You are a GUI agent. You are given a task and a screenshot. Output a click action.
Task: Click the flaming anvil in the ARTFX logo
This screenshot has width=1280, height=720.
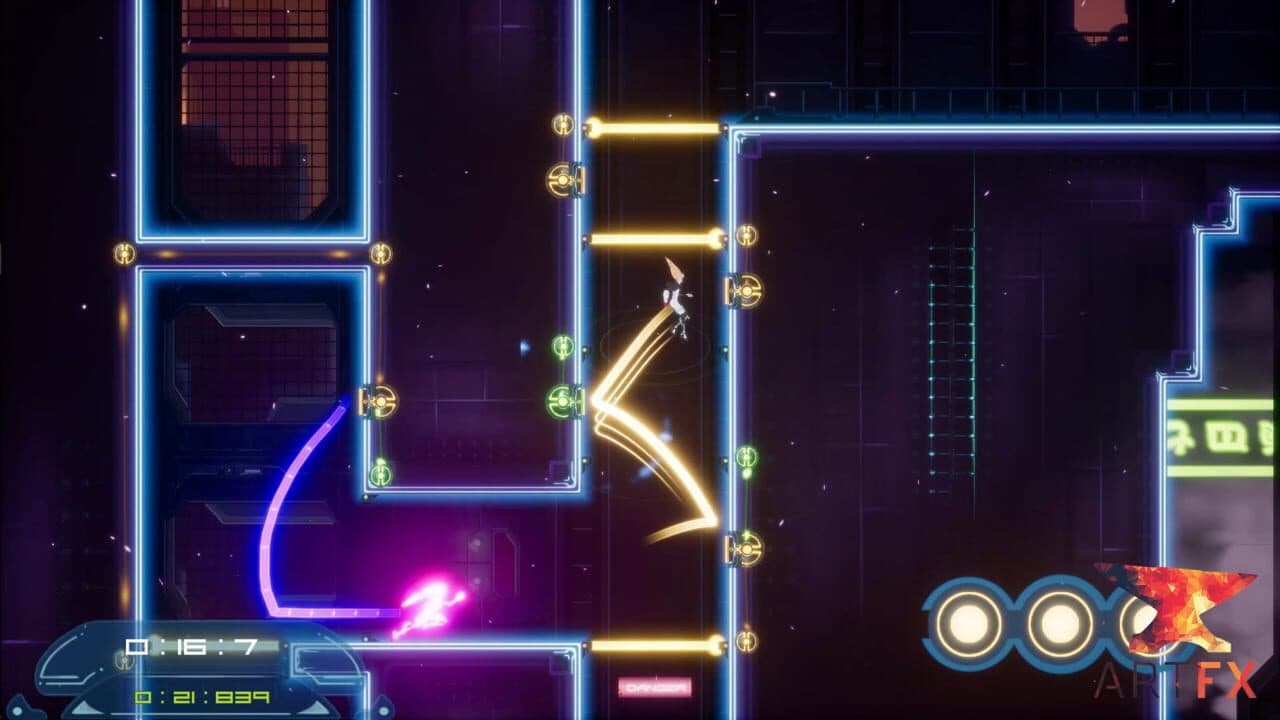1180,608
